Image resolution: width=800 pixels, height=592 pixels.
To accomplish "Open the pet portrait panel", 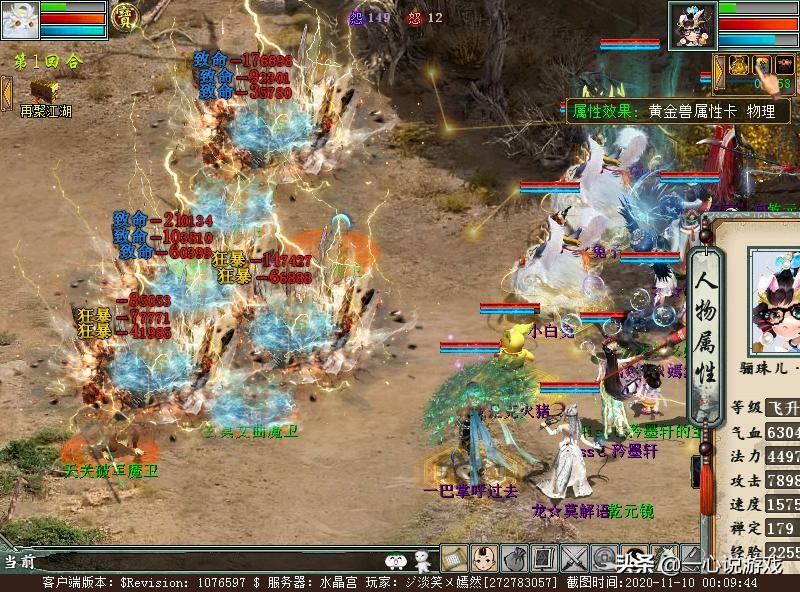I will [x=20, y=19].
